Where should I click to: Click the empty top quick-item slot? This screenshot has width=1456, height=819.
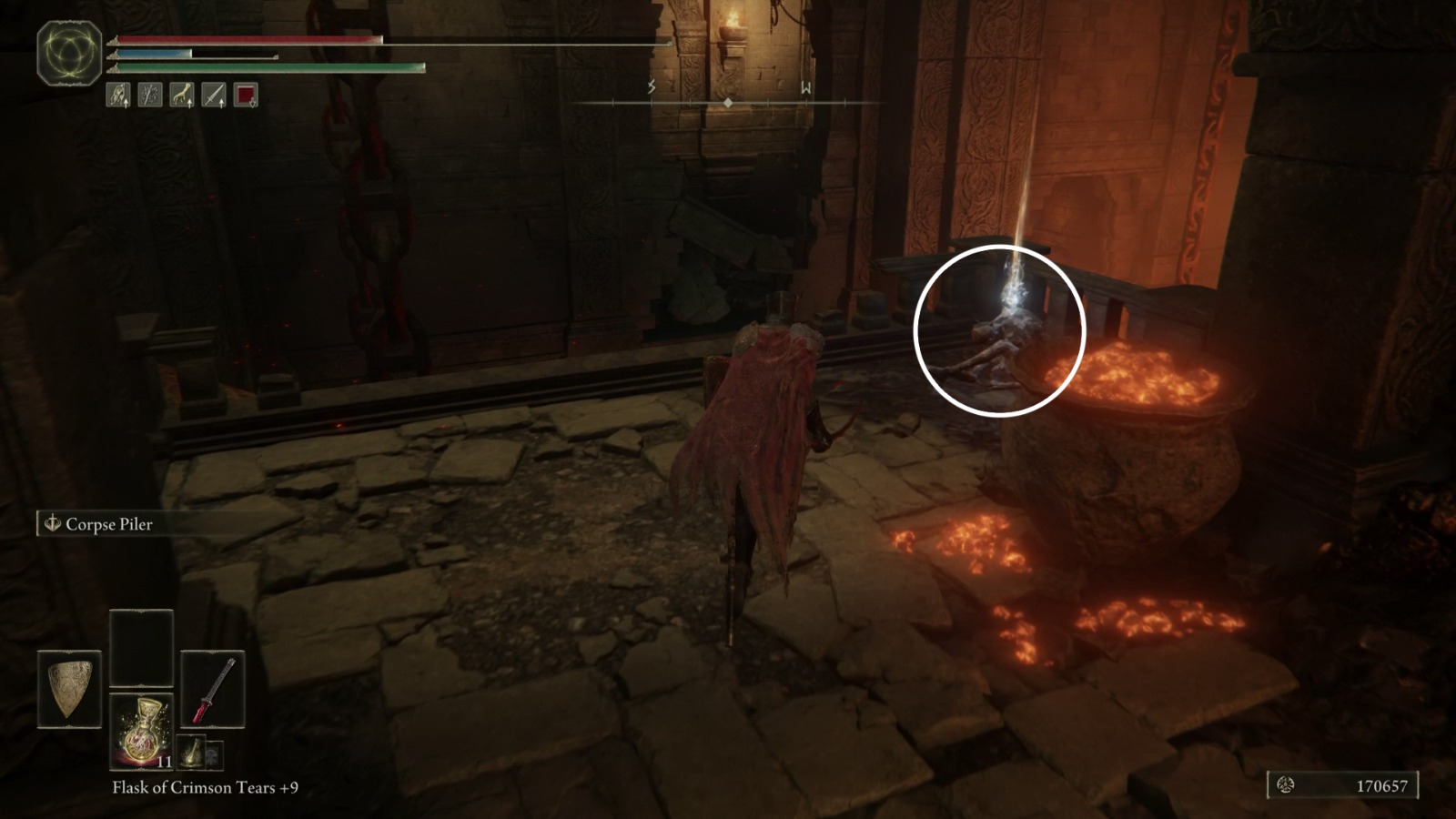click(x=141, y=648)
